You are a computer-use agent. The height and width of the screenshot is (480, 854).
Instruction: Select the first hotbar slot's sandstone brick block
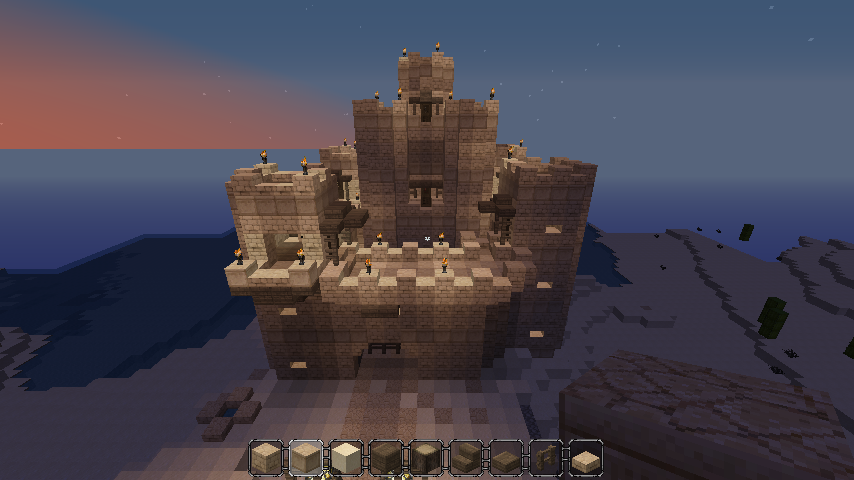266,457
